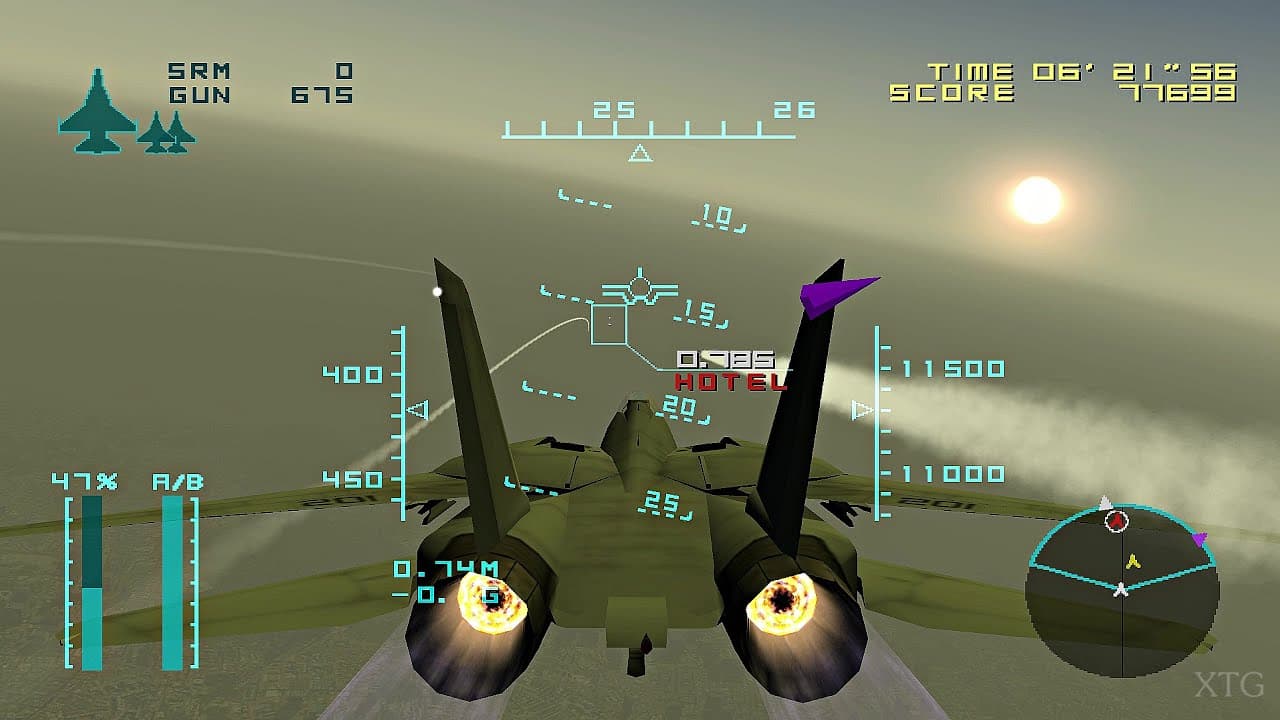Viewport: 1280px width, 720px height.
Task: Select the TIME 06'21 counter
Action: click(1080, 70)
